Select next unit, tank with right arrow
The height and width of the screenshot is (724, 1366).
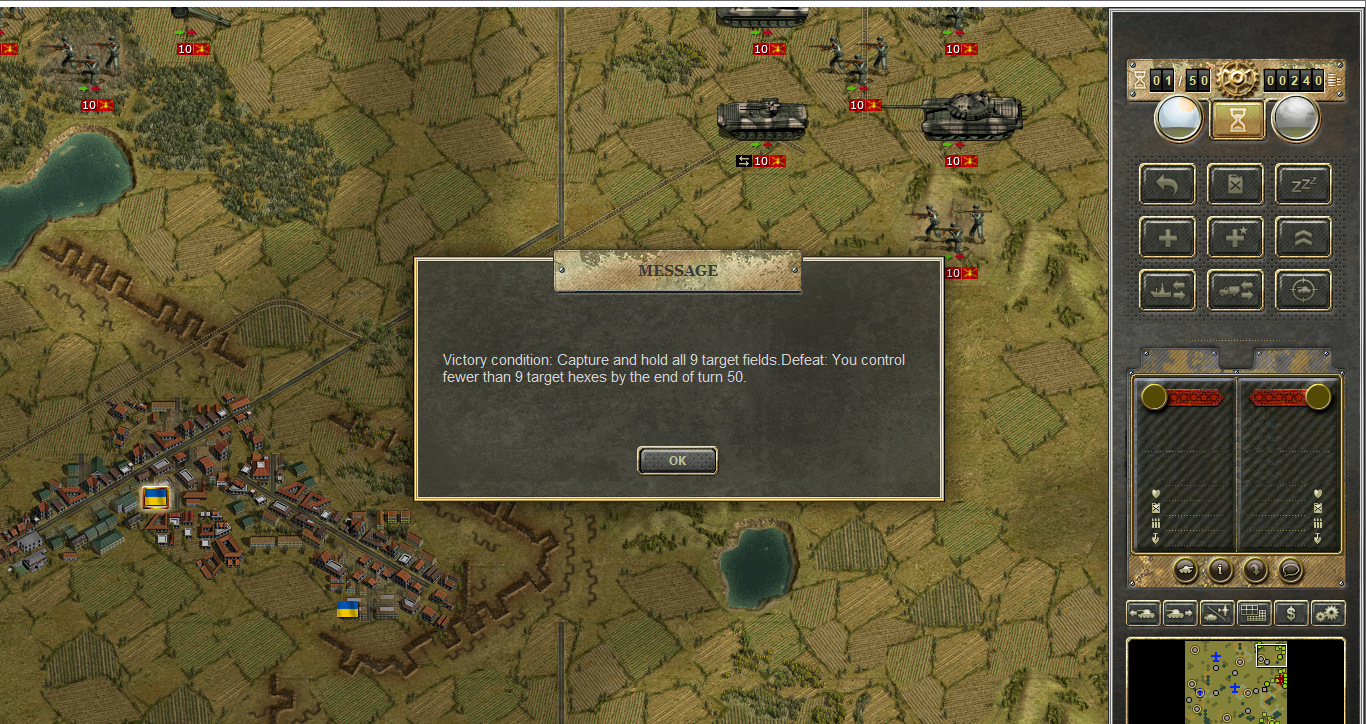1180,613
